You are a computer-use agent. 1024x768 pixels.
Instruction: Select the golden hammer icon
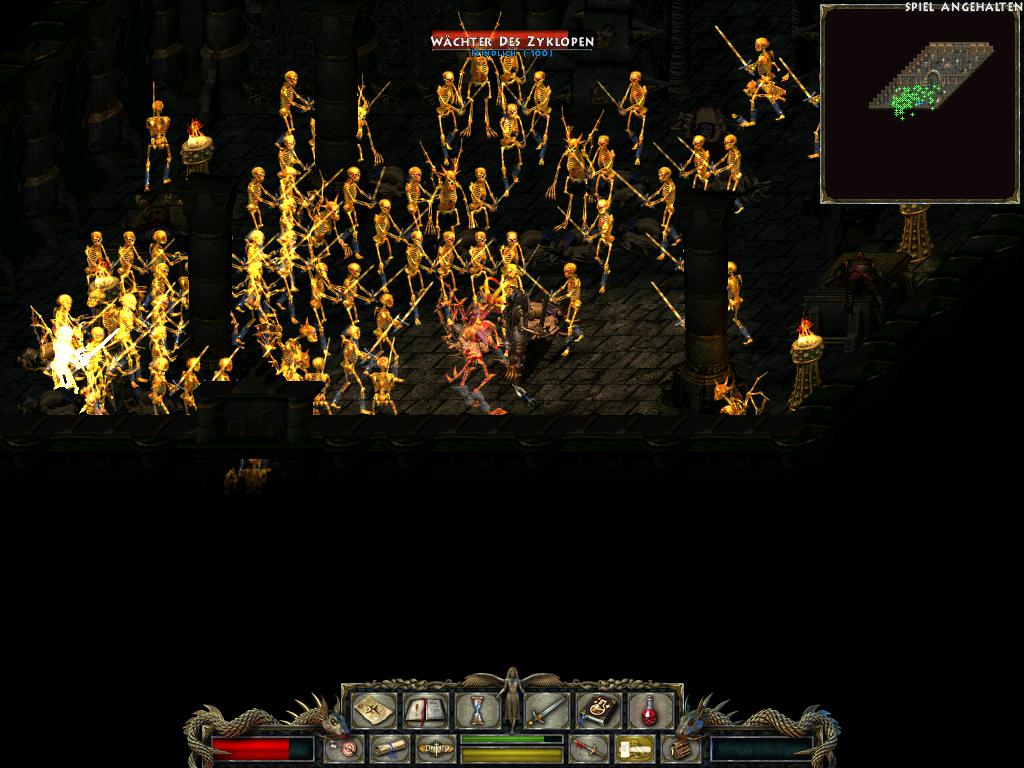coord(633,748)
